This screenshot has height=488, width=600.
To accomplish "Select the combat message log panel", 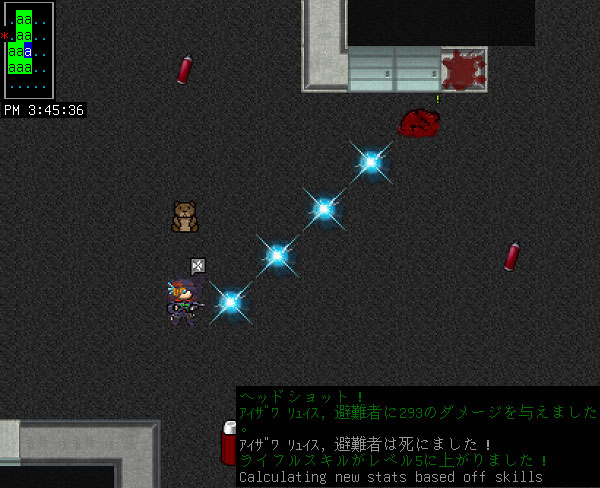I will (x=417, y=436).
